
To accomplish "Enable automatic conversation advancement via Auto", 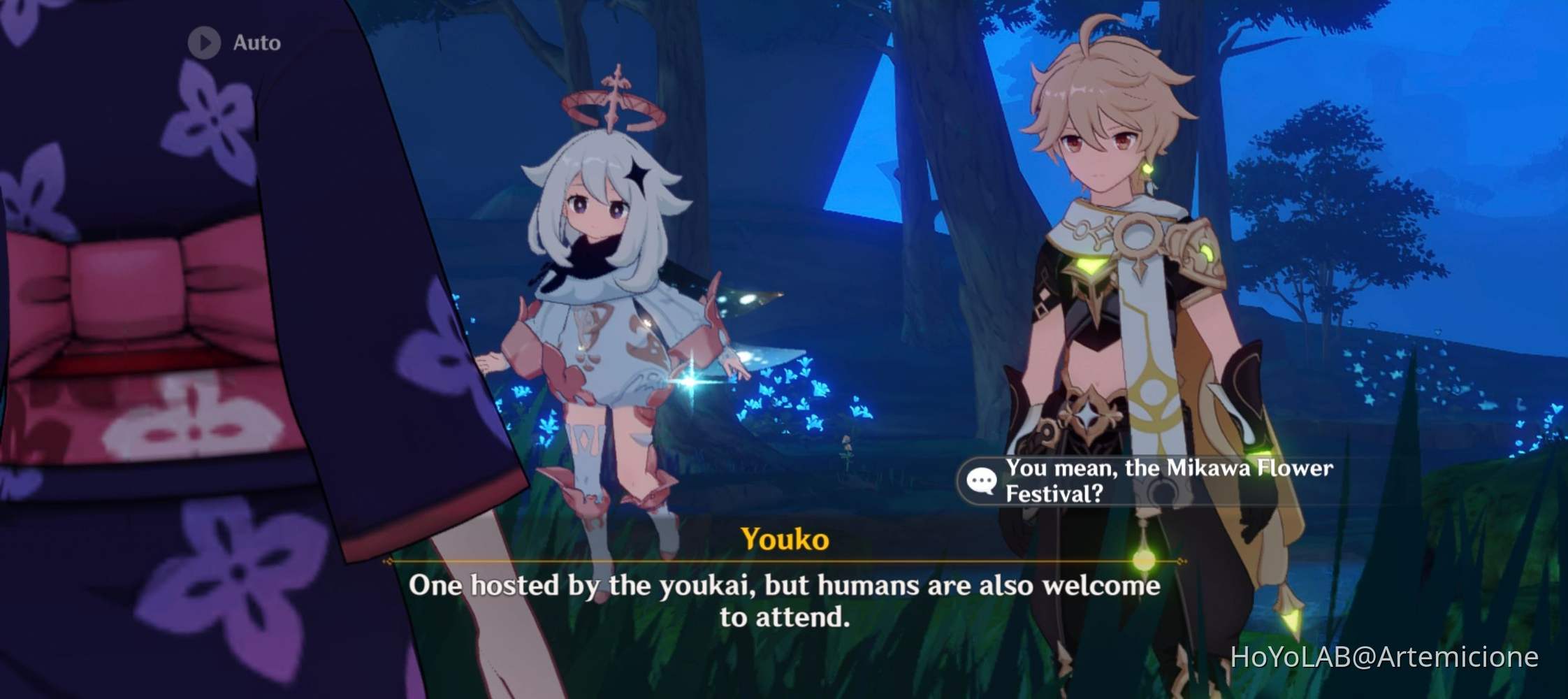I will [x=231, y=43].
